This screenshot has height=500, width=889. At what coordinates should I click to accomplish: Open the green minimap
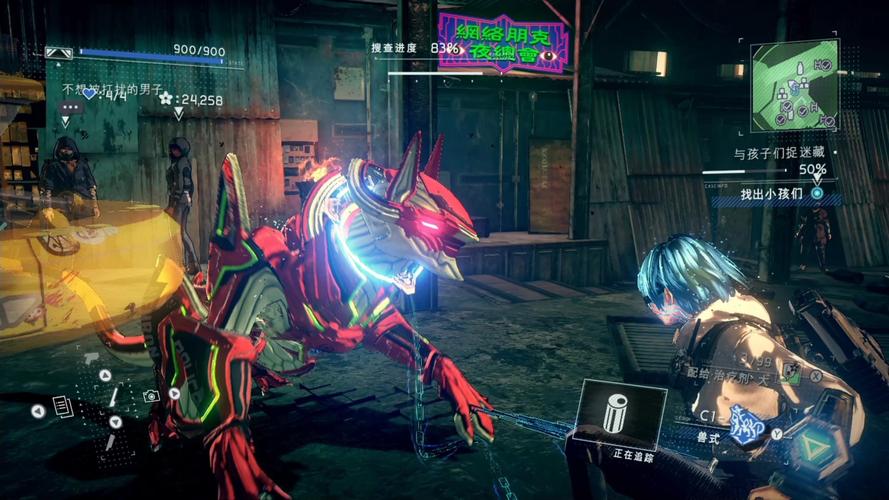coord(794,87)
